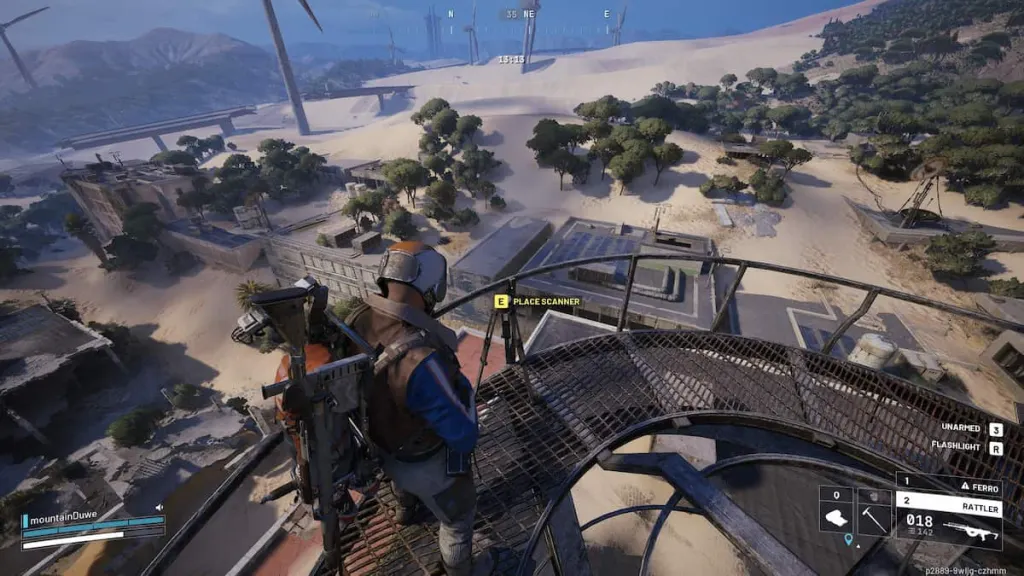Click the blue map pin marker icon
1024x576 pixels.
(849, 539)
